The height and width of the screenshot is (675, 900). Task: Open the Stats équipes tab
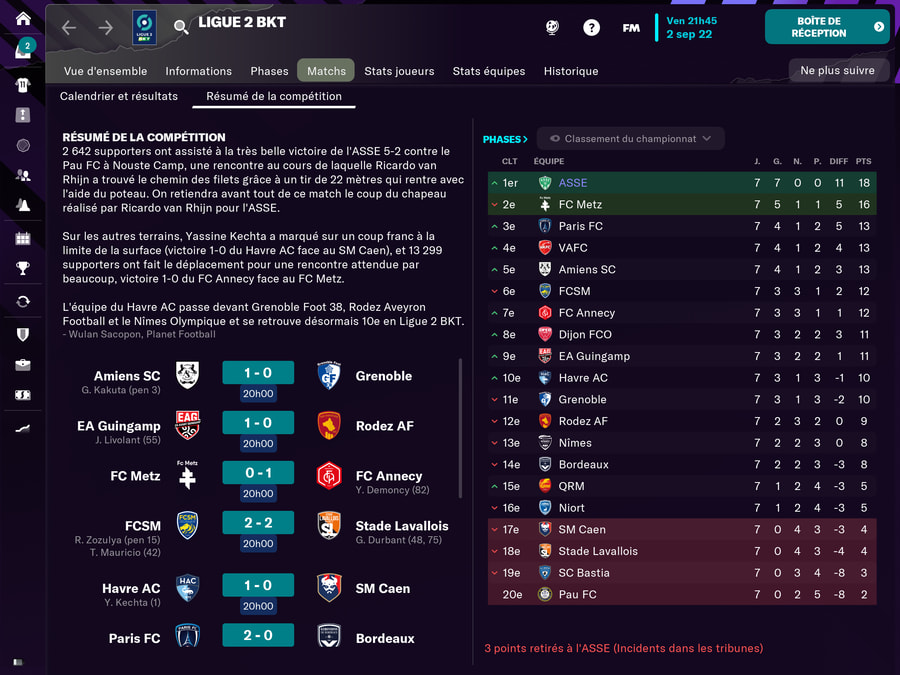click(488, 71)
